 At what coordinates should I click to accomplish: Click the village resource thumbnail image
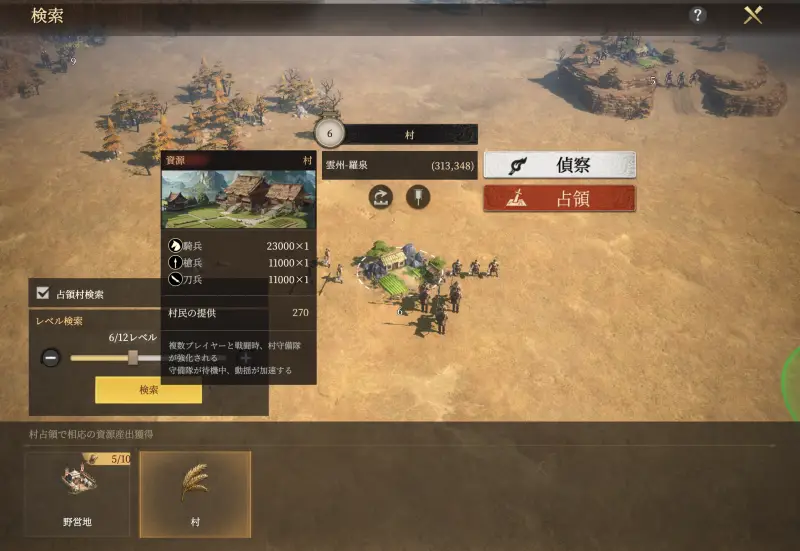click(x=238, y=199)
